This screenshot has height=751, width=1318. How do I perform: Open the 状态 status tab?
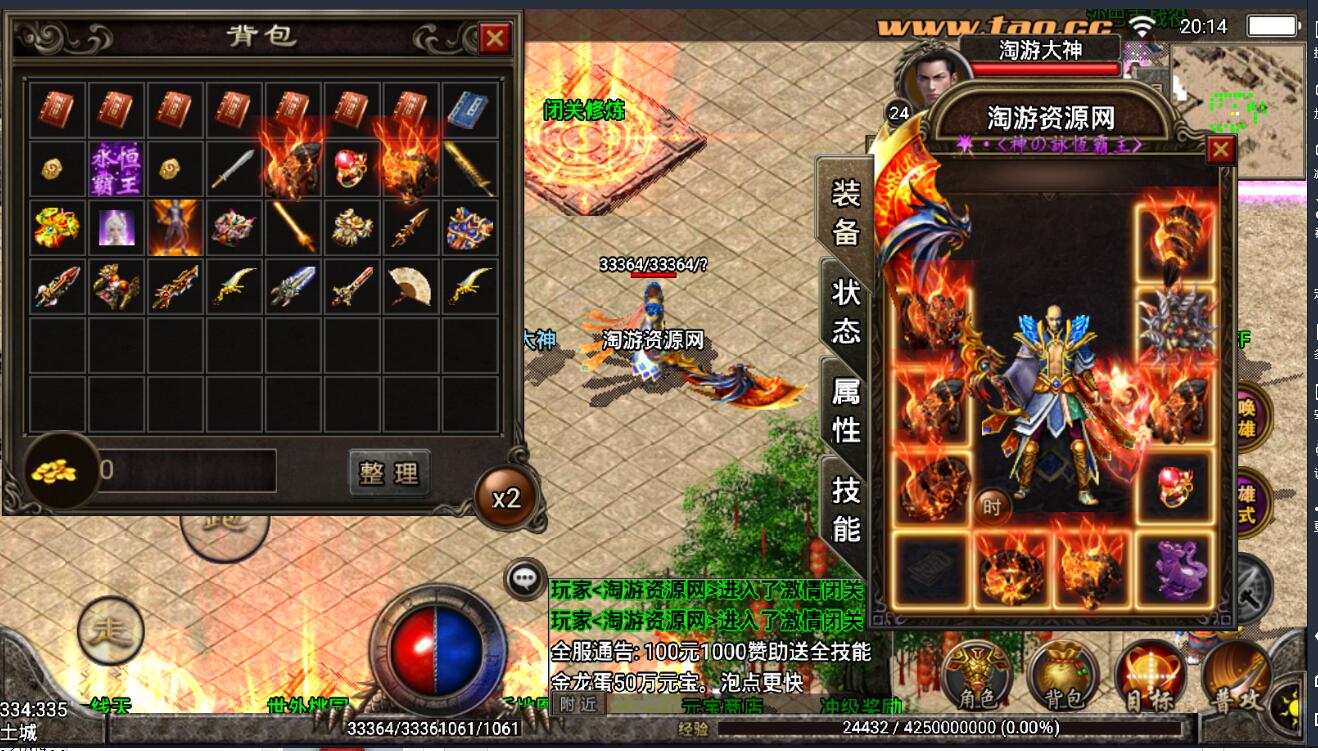(846, 309)
